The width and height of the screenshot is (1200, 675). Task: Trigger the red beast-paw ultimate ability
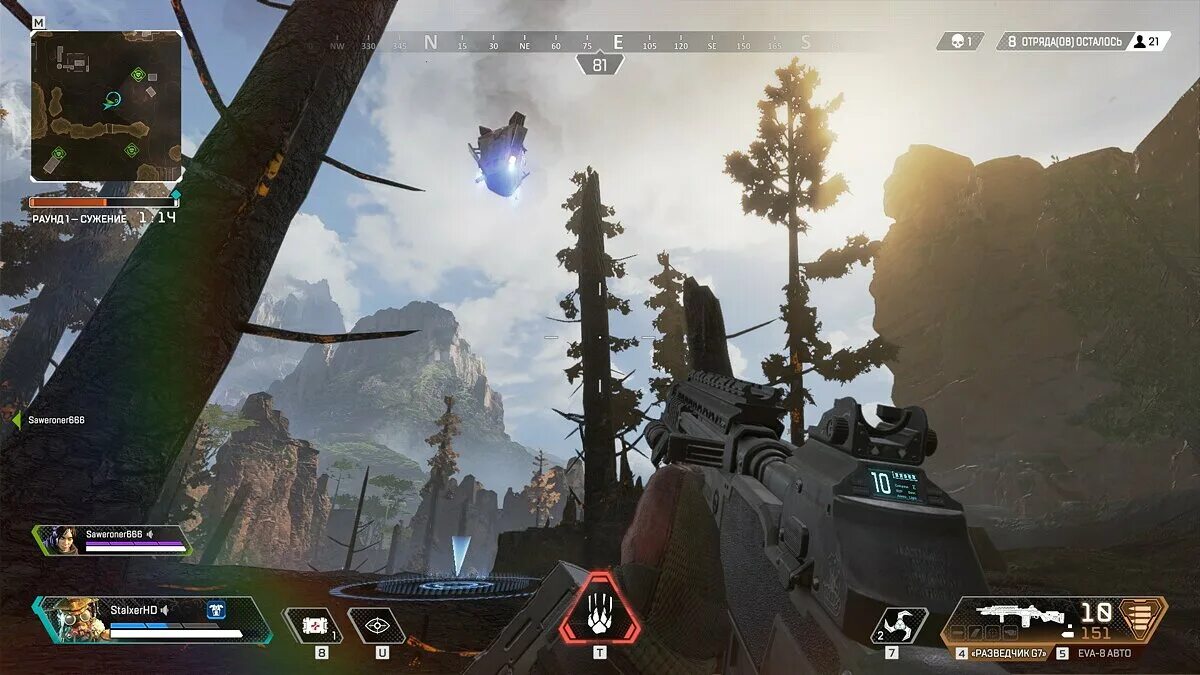click(x=599, y=608)
